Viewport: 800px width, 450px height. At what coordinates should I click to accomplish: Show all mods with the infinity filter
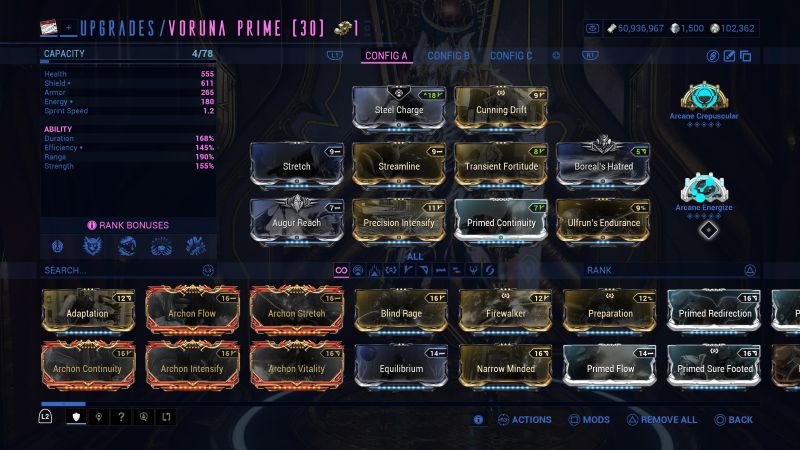point(341,270)
